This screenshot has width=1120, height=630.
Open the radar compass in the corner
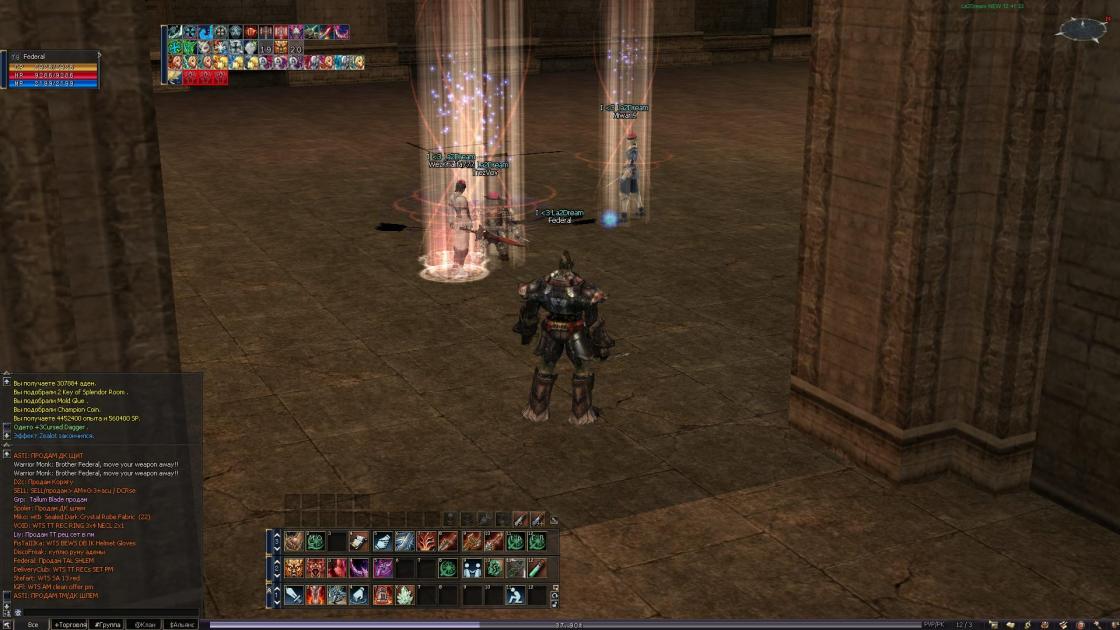[x=1081, y=30]
